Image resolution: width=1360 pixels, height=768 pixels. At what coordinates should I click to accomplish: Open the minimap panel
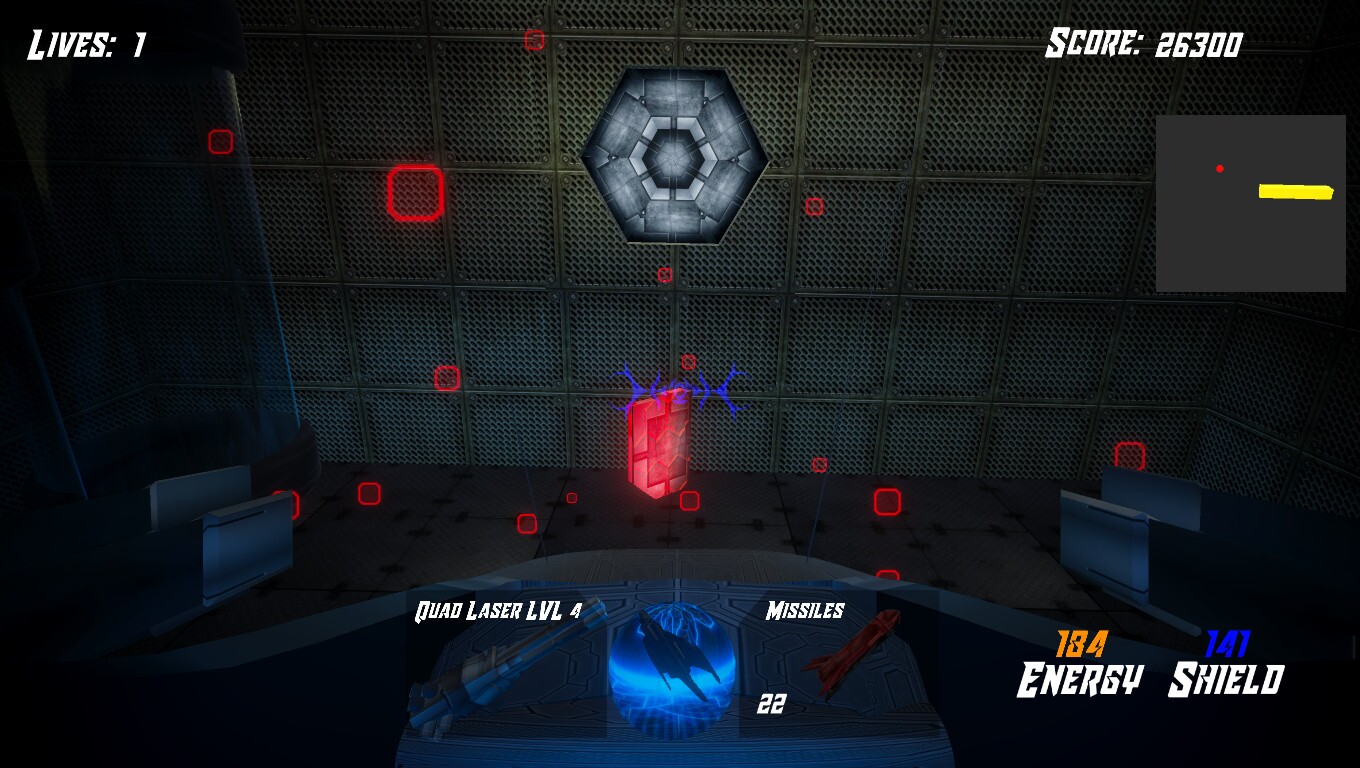pyautogui.click(x=1250, y=203)
